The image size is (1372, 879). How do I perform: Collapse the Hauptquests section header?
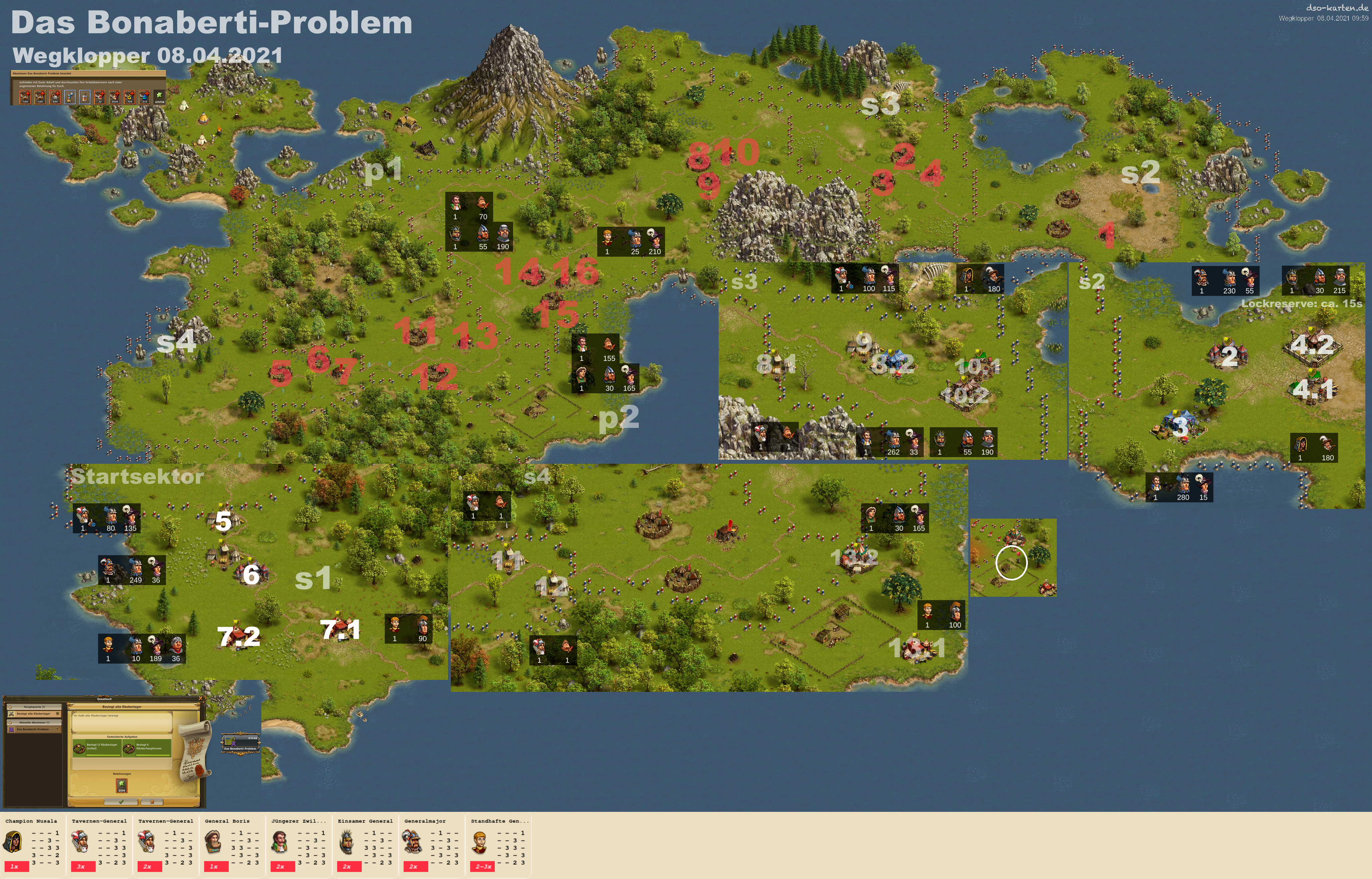[34, 707]
